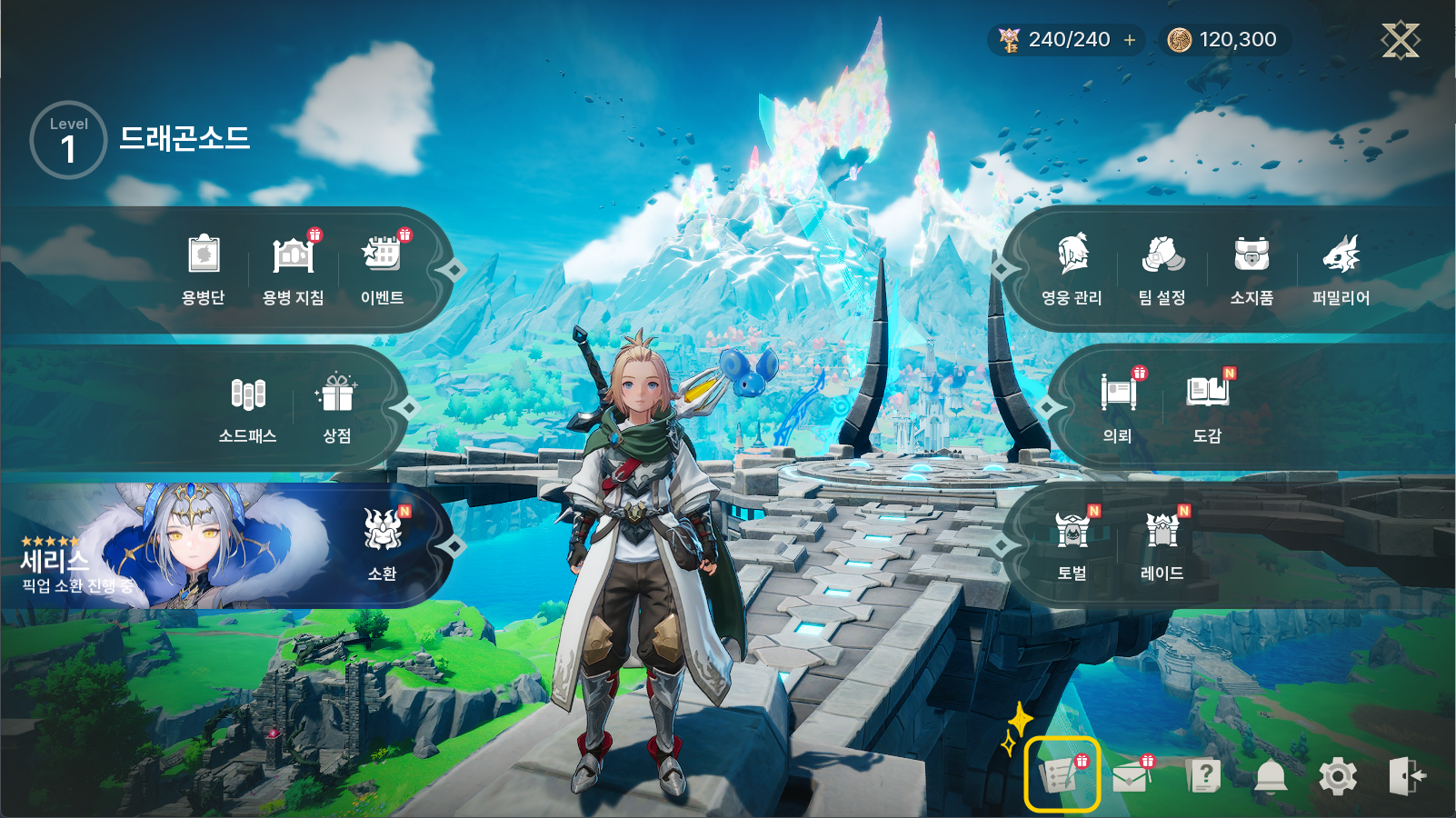Open the 의뢰 request board
This screenshot has height=818, width=1456.
[x=1118, y=407]
